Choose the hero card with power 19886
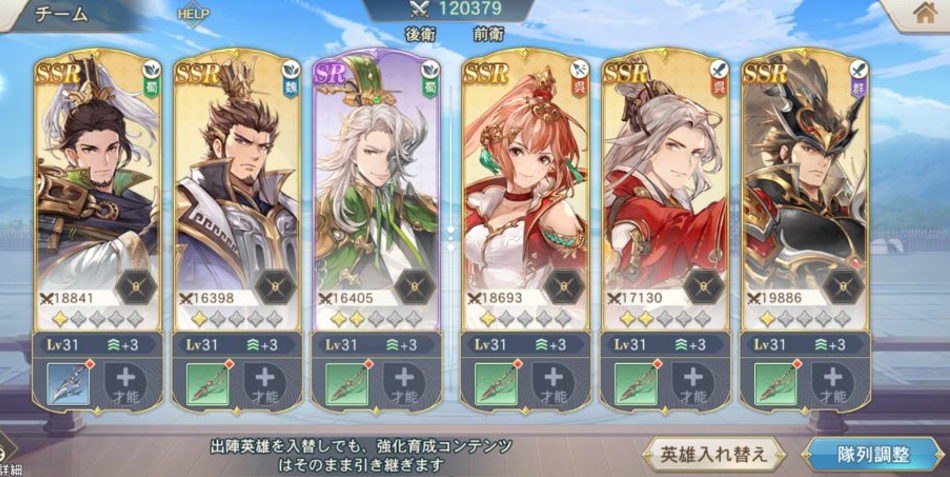This screenshot has width=950, height=477. [804, 190]
